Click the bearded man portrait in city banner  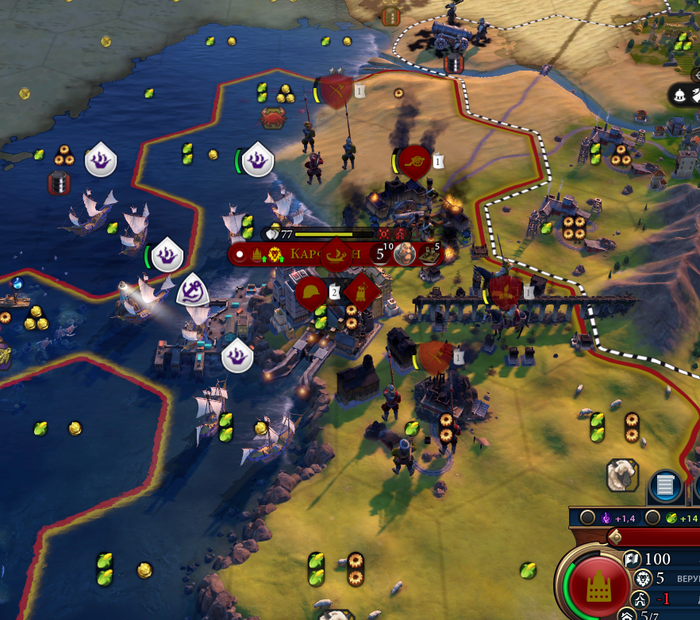coord(405,253)
